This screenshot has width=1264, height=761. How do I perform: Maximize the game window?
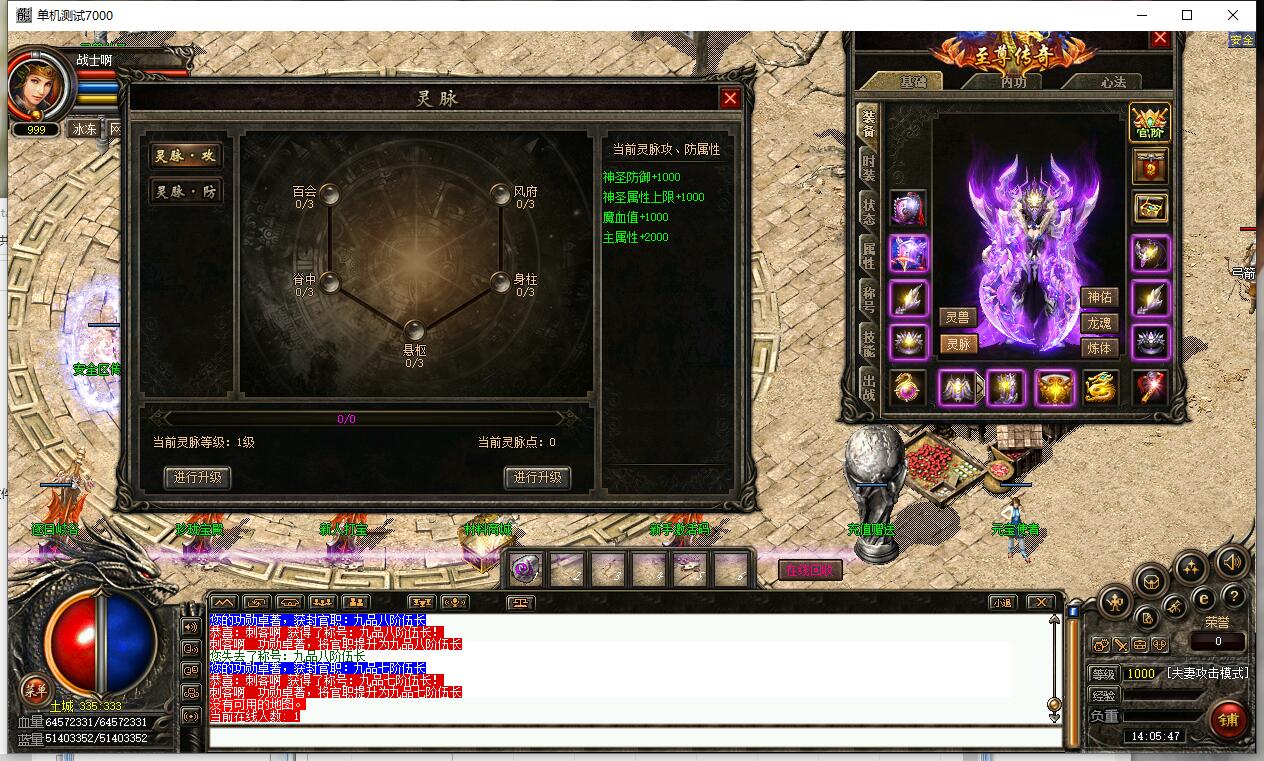tap(1187, 15)
